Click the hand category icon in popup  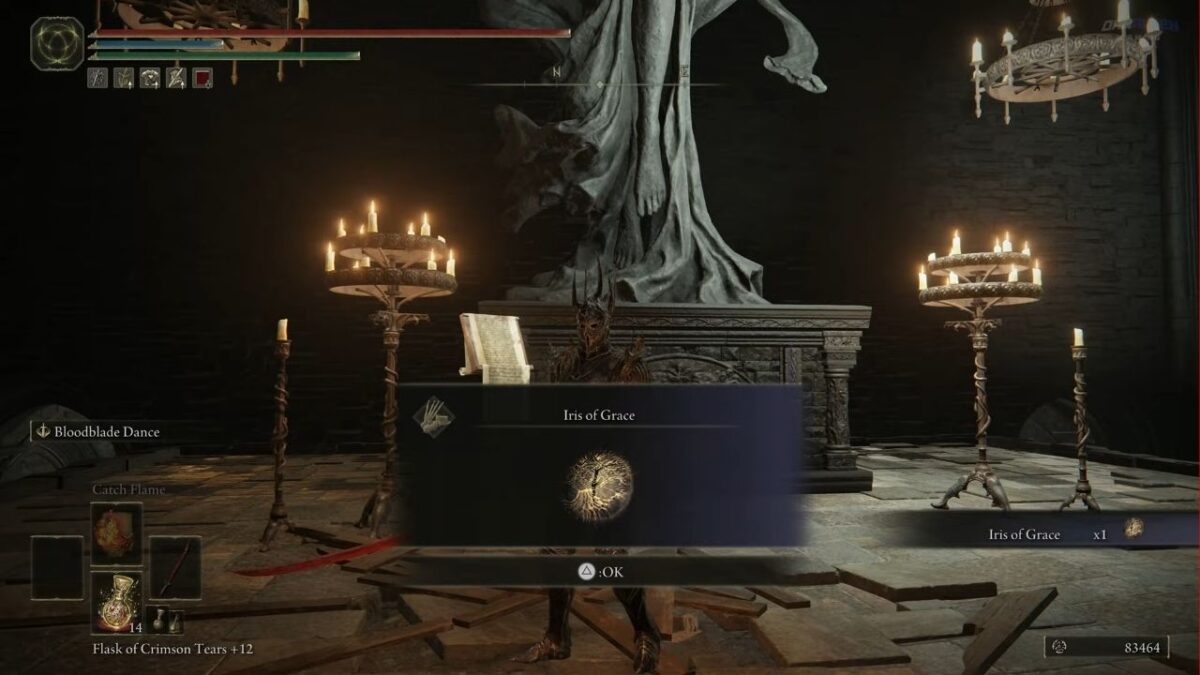pyautogui.click(x=435, y=414)
